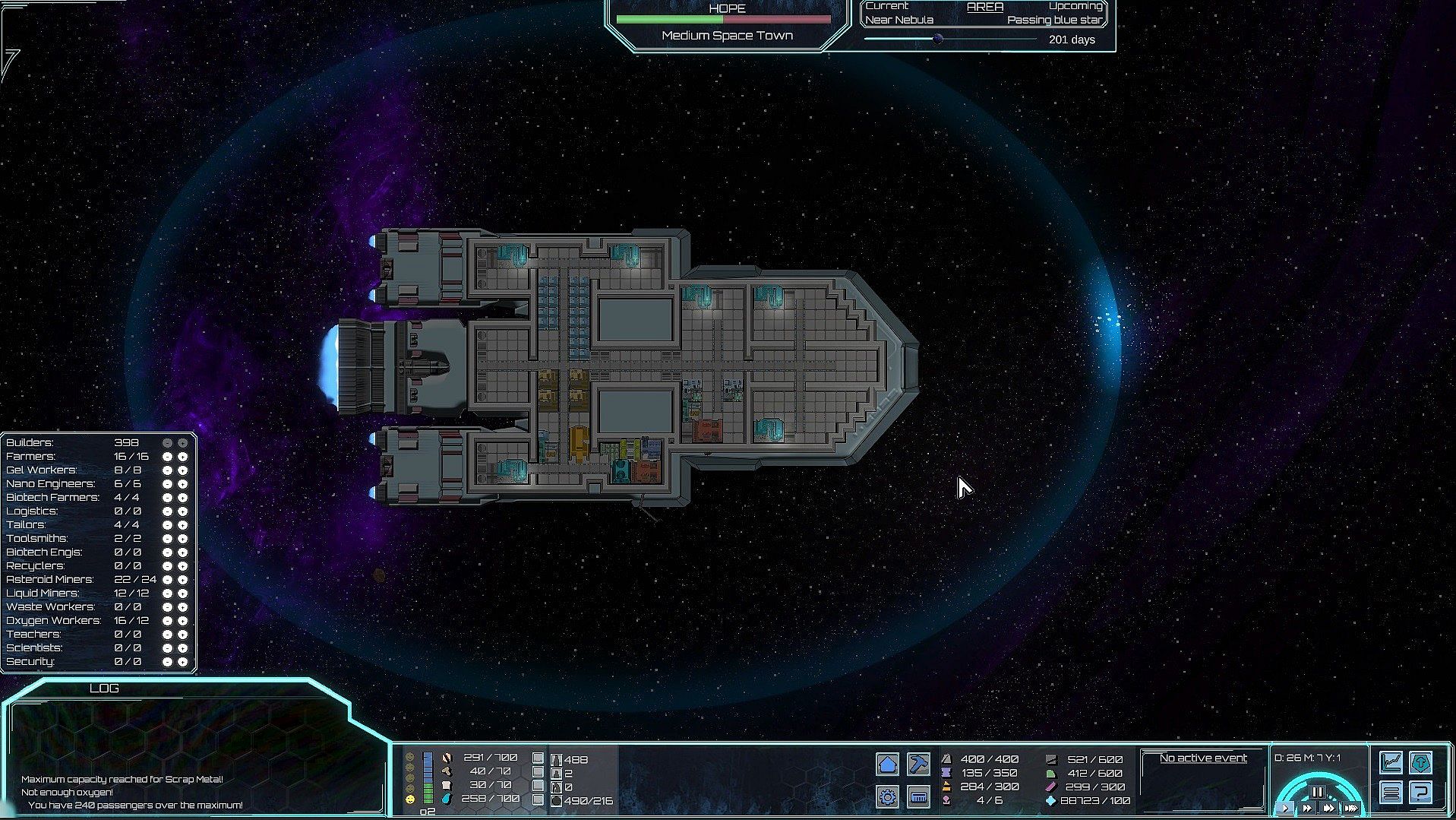Viewport: 1456px width, 820px height.
Task: Switch to double fast-forward speed
Action: (x=1307, y=809)
